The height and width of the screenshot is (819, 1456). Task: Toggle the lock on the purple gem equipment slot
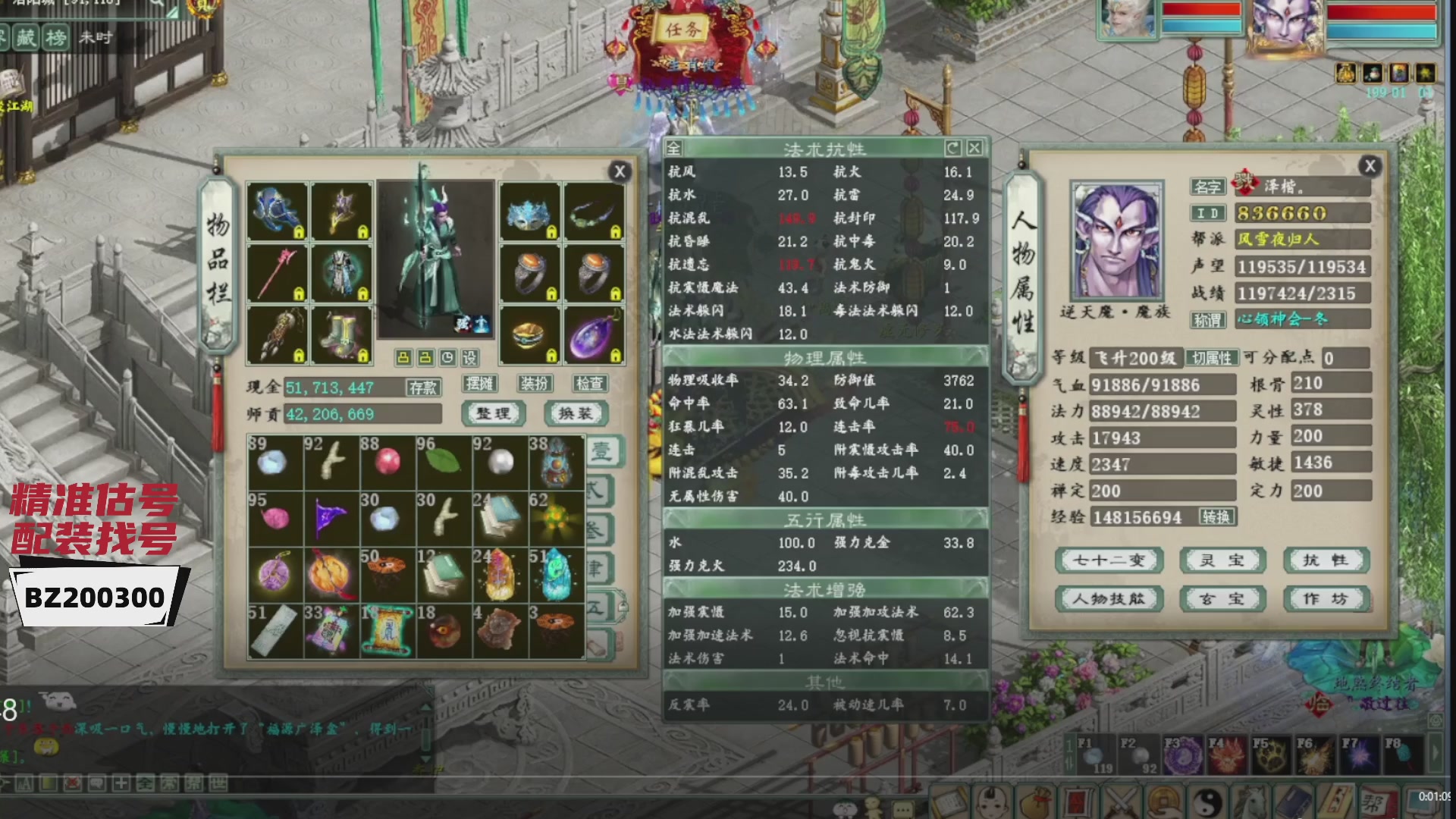617,357
